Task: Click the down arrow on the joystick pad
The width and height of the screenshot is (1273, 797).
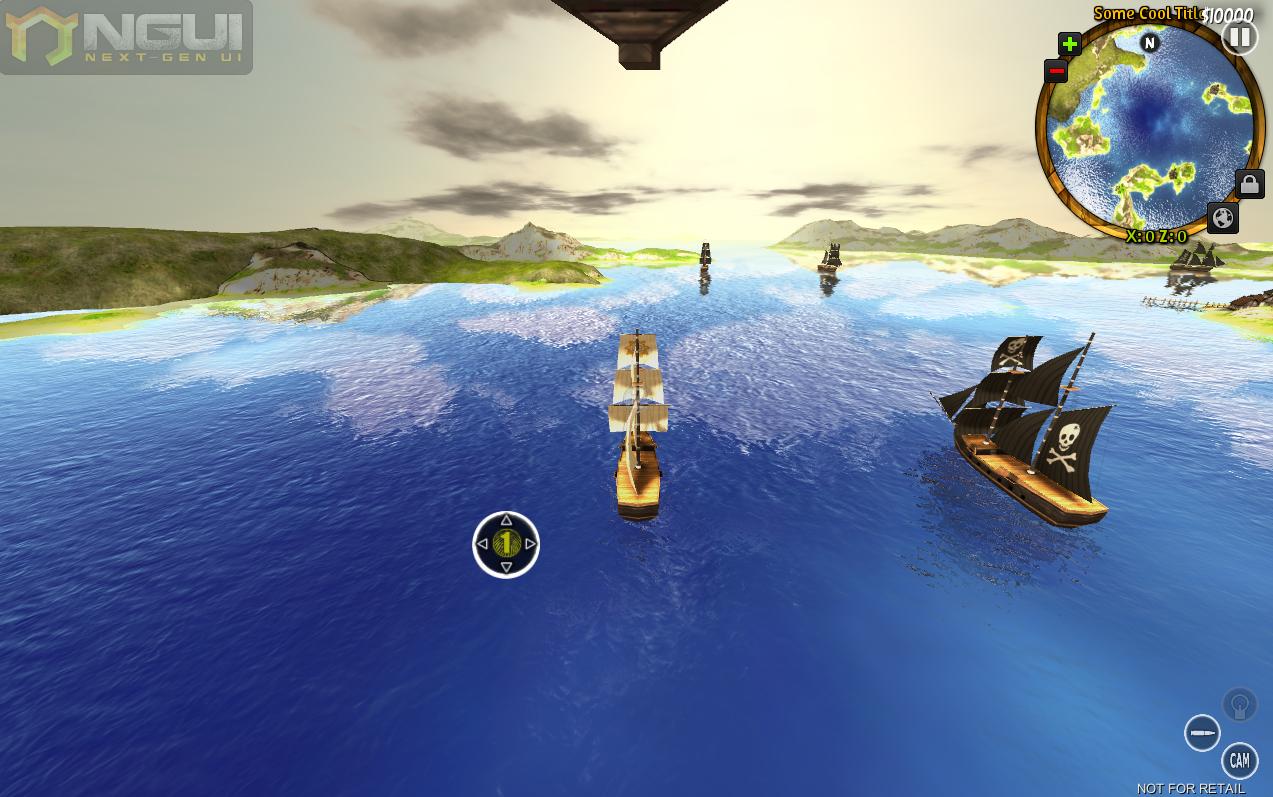Action: point(506,568)
